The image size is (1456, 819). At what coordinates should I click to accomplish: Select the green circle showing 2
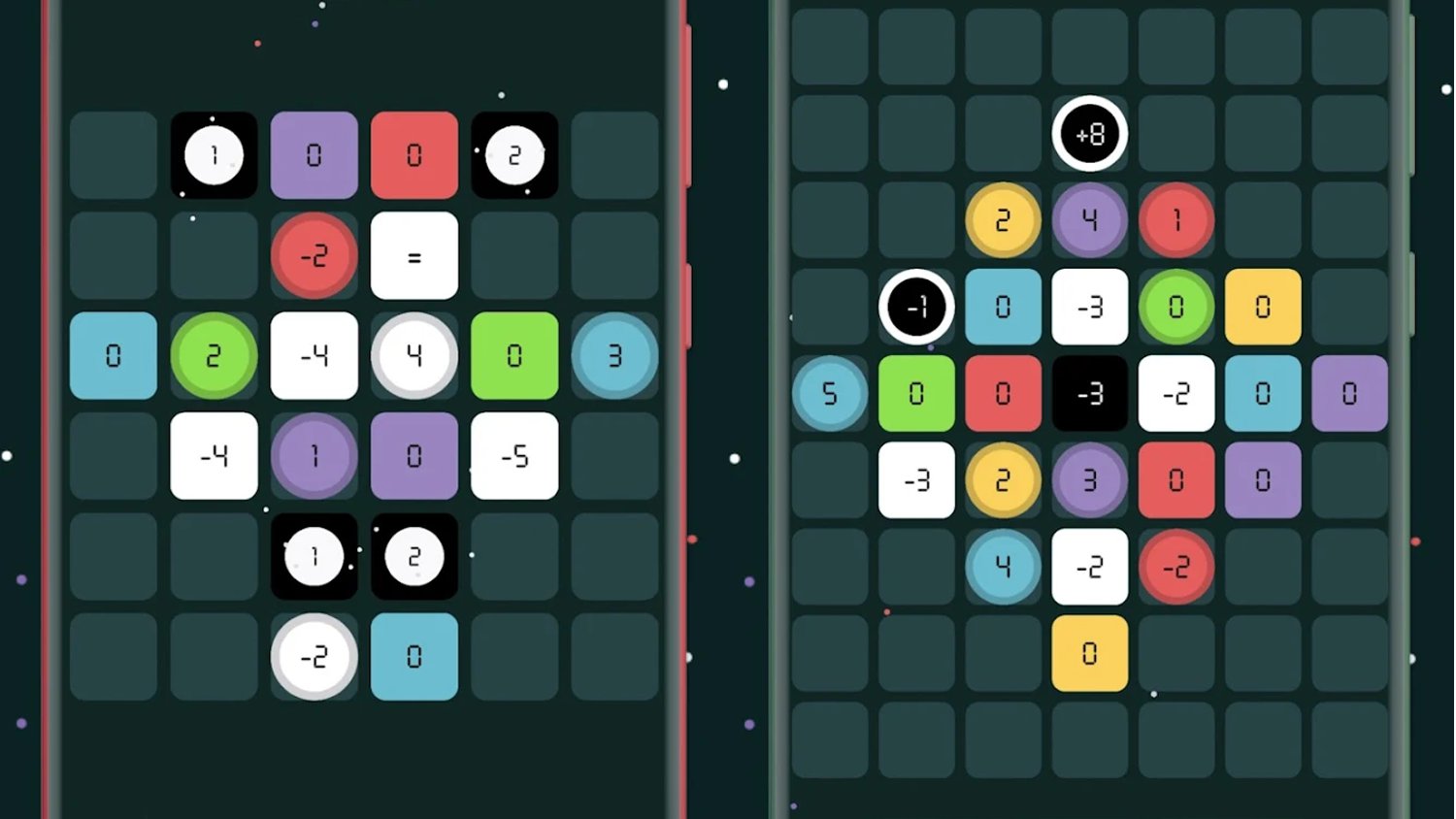tap(214, 356)
